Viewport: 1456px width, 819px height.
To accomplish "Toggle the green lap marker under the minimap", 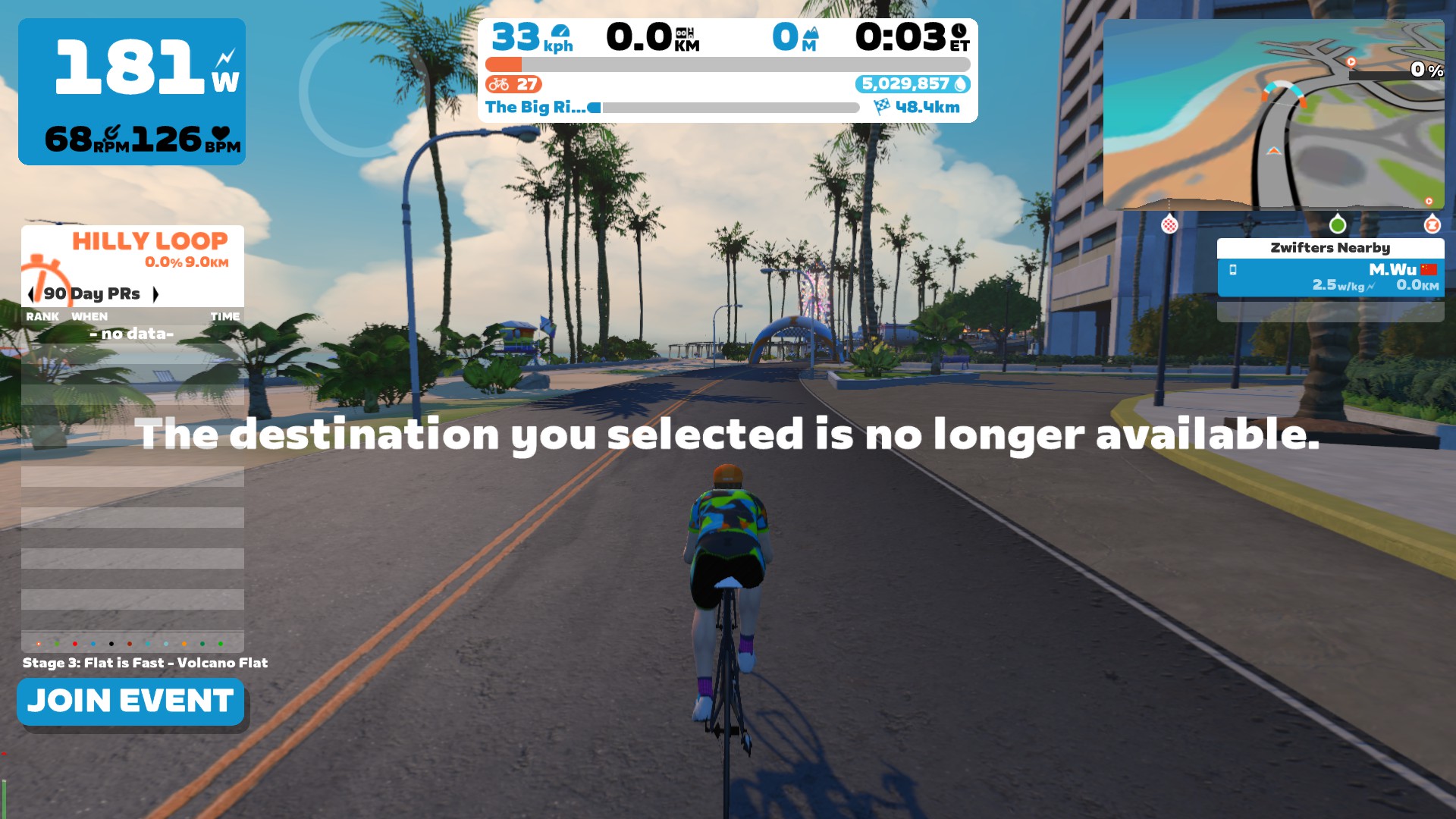I will click(x=1338, y=224).
